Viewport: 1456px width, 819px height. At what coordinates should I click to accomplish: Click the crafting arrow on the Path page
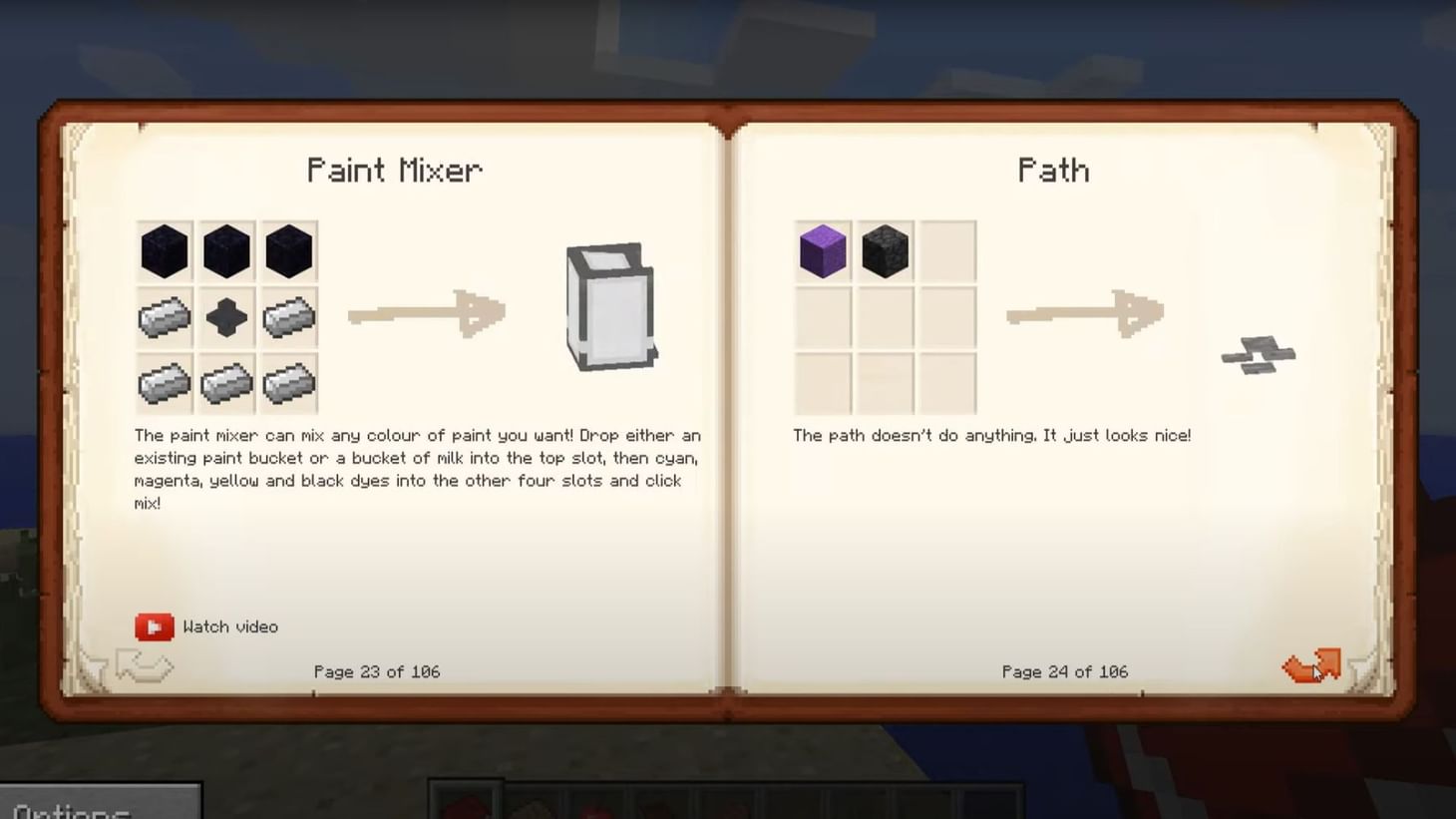click(1082, 314)
